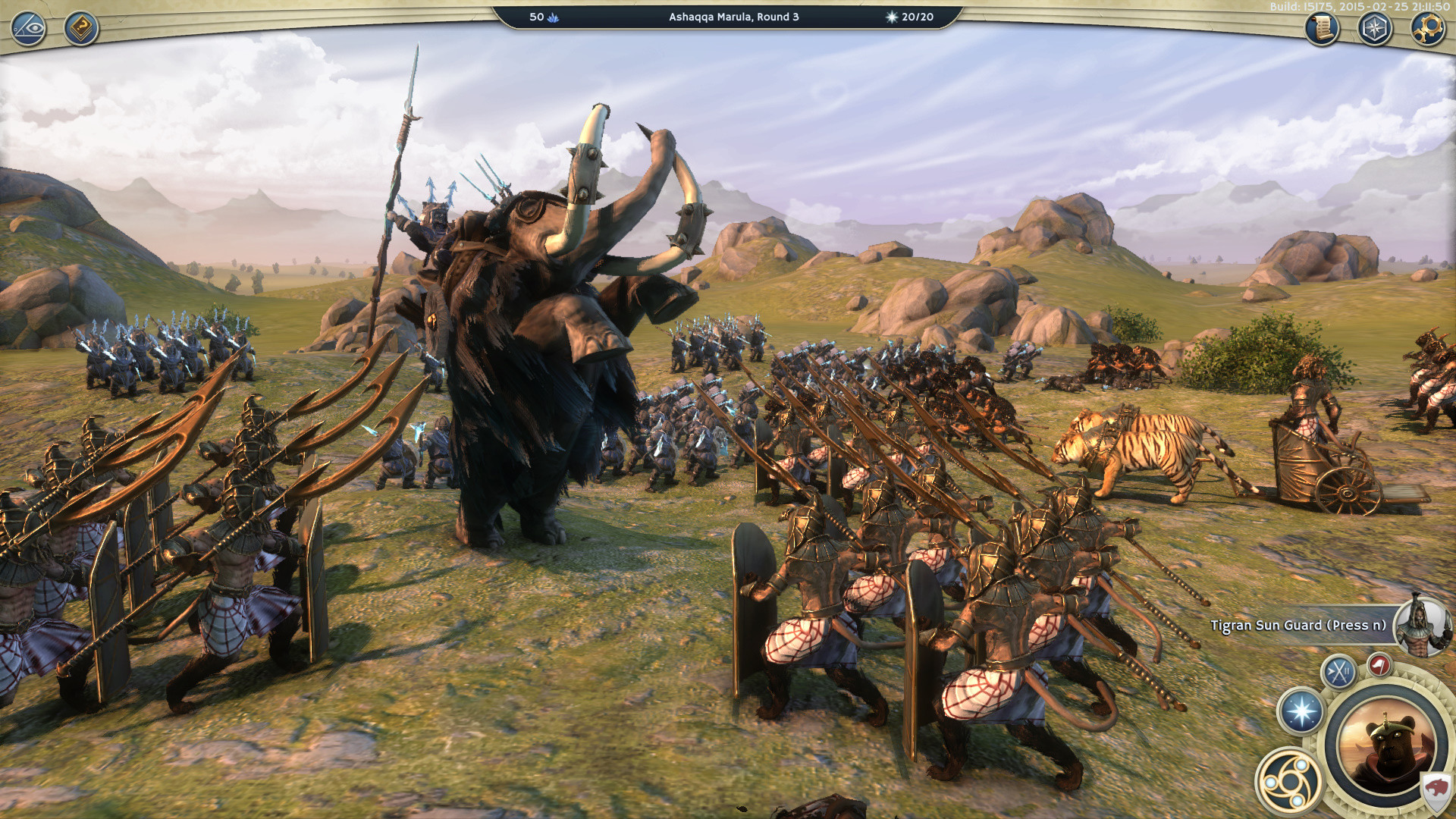Click the starburst ability icon near portrait
1456x819 pixels.
pos(1300,712)
